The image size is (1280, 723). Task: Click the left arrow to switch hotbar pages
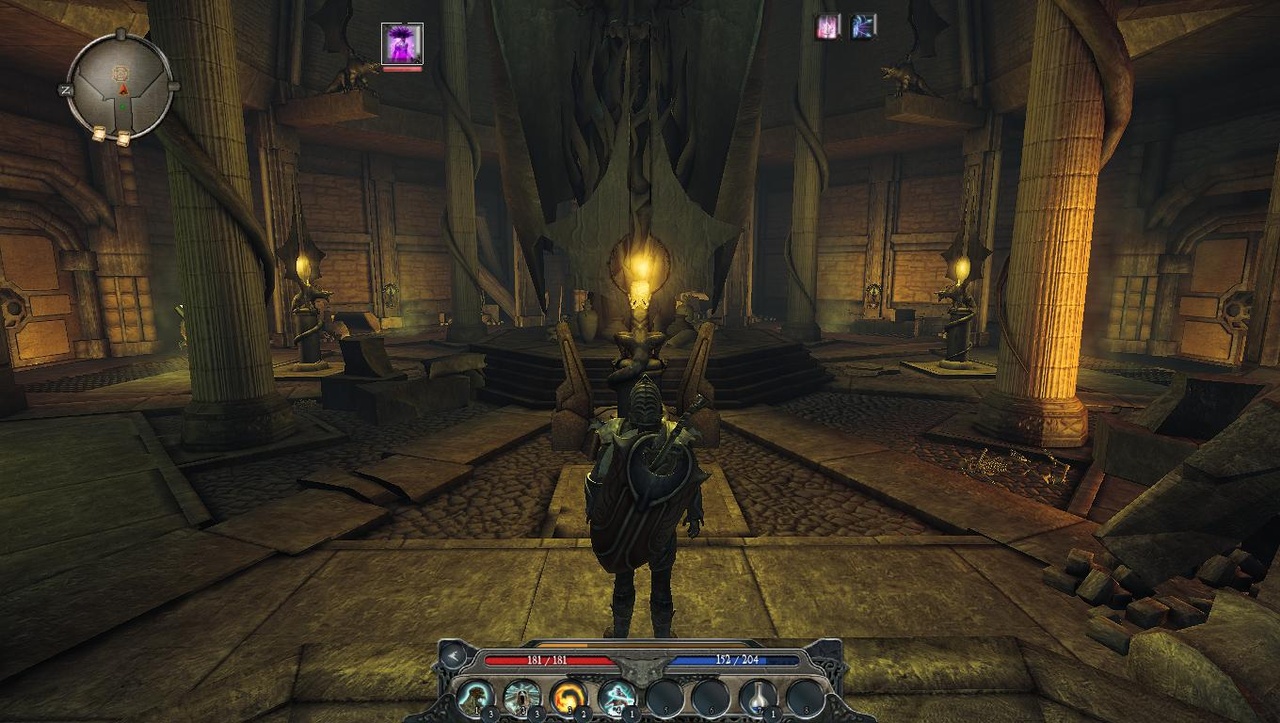point(452,656)
